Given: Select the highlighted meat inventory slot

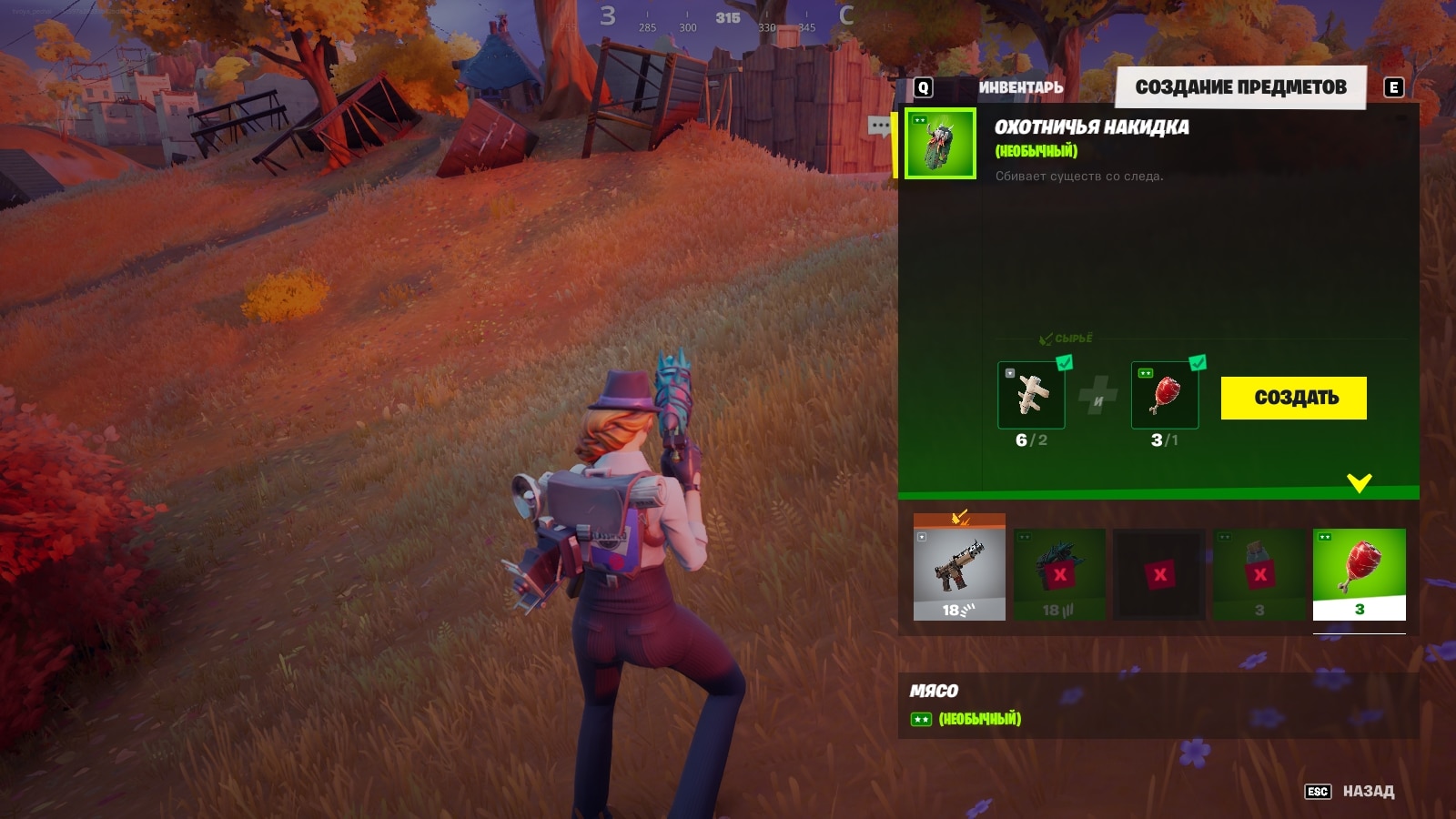Looking at the screenshot, I should (x=1359, y=574).
